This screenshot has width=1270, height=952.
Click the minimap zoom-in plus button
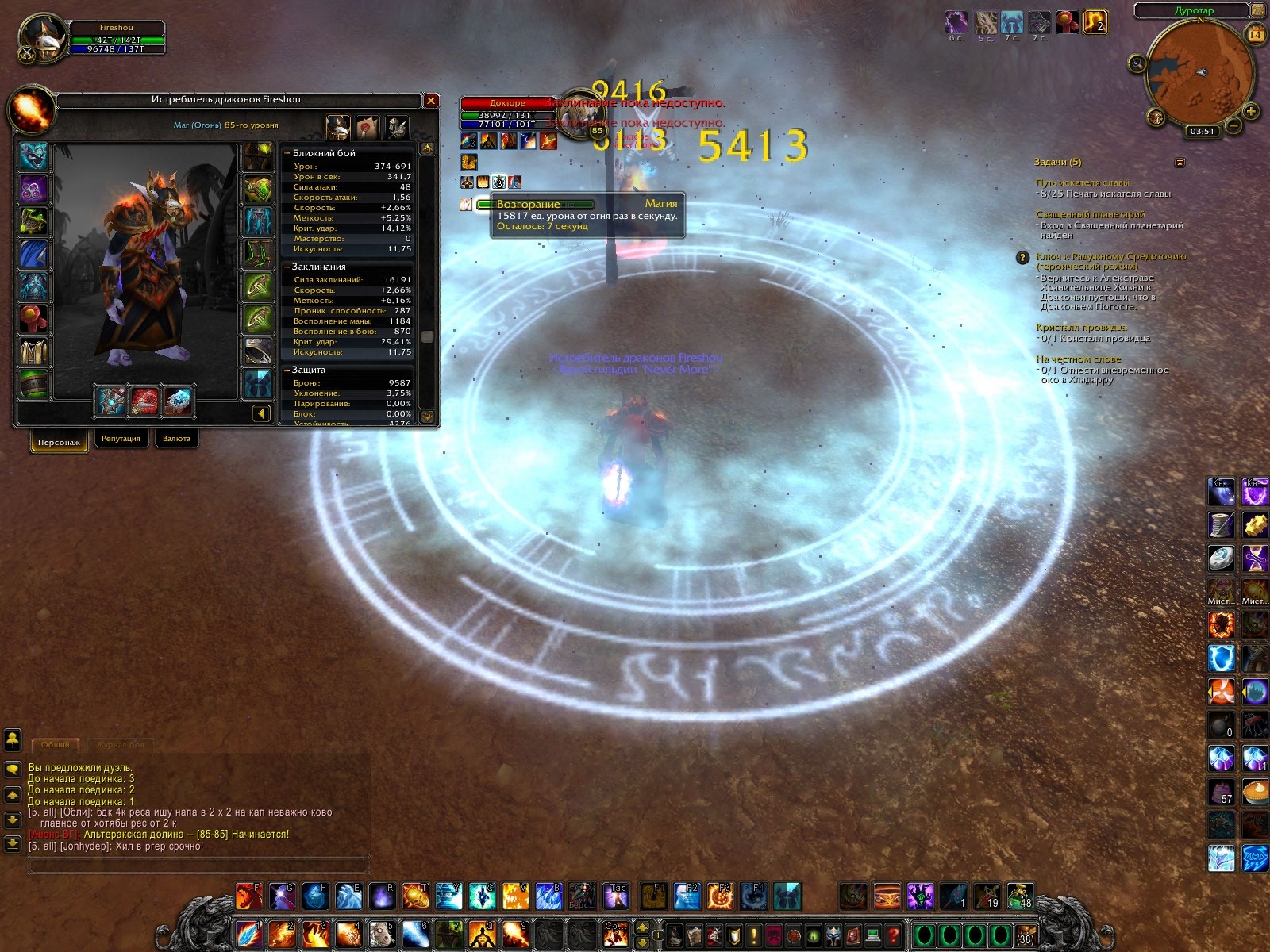[1251, 111]
